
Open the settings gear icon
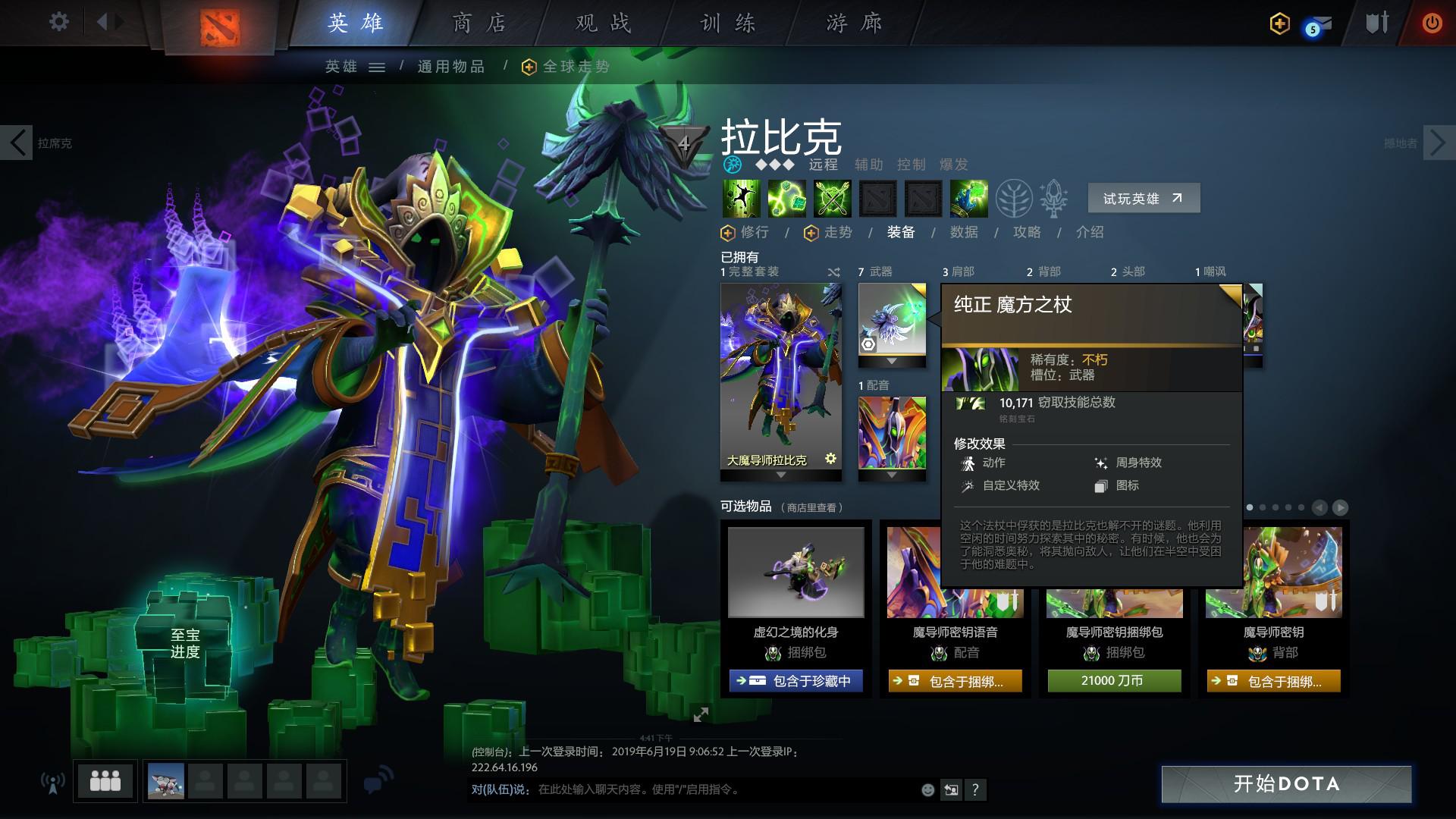coord(58,22)
